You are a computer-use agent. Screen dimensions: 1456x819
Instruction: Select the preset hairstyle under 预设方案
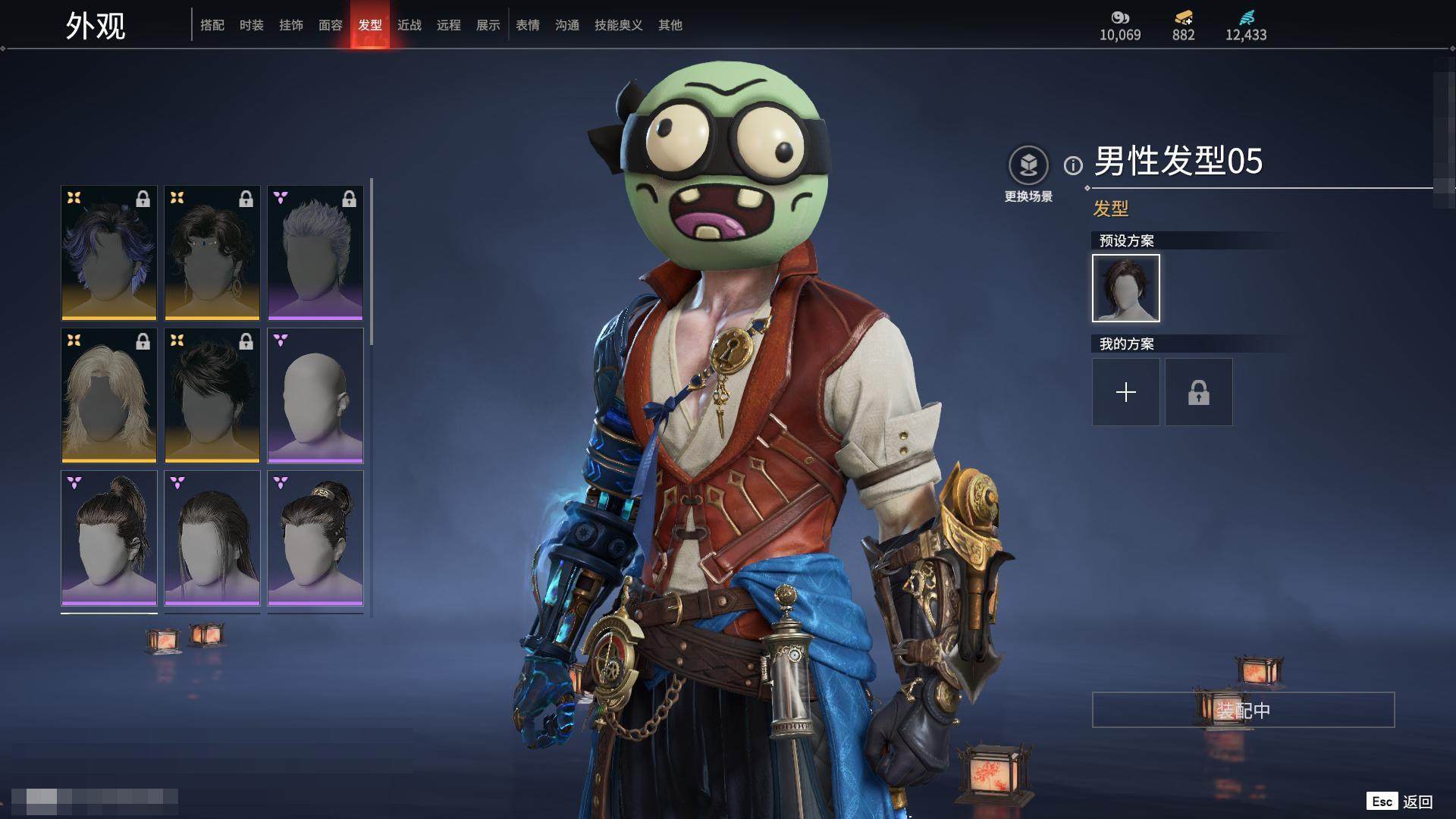1126,288
